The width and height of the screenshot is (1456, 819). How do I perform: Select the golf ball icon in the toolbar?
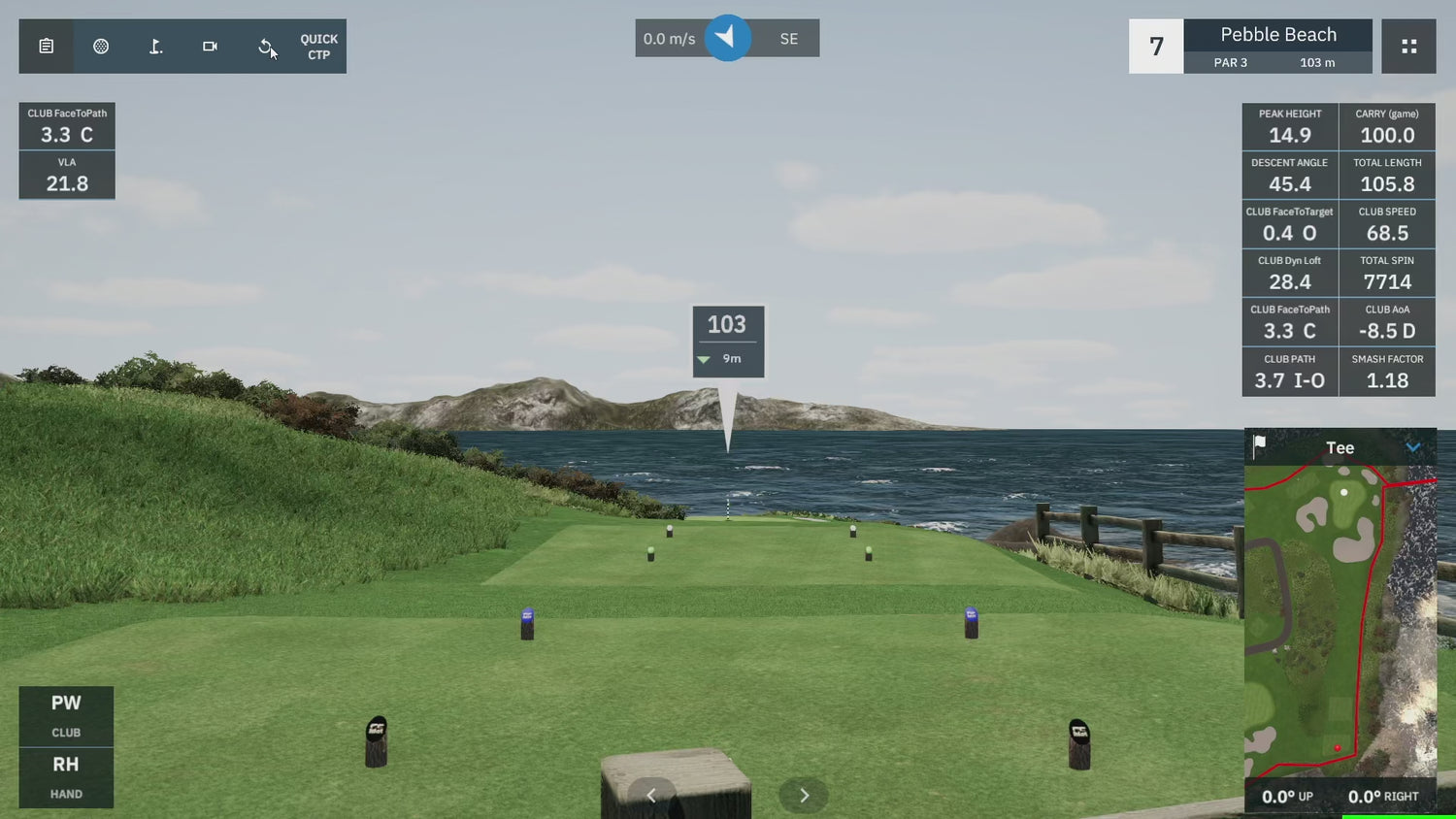pos(101,46)
